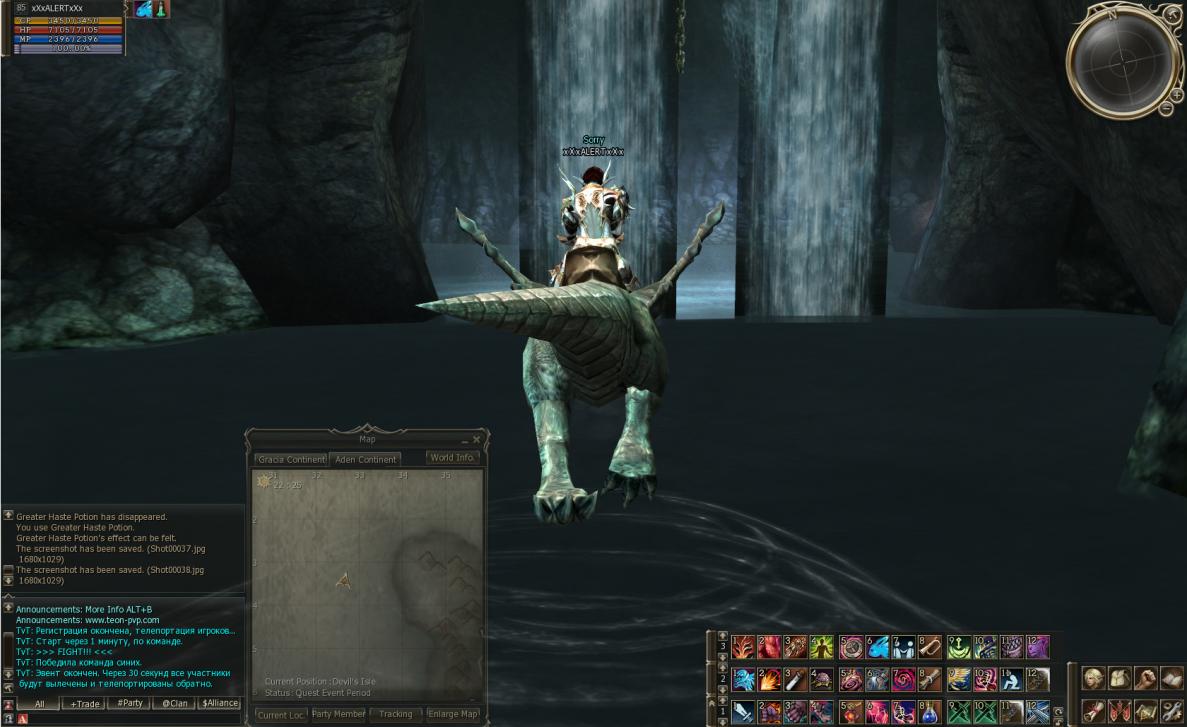This screenshot has width=1187, height=727.
Task: Switch to the $Alliance chat tab
Action: tap(220, 704)
